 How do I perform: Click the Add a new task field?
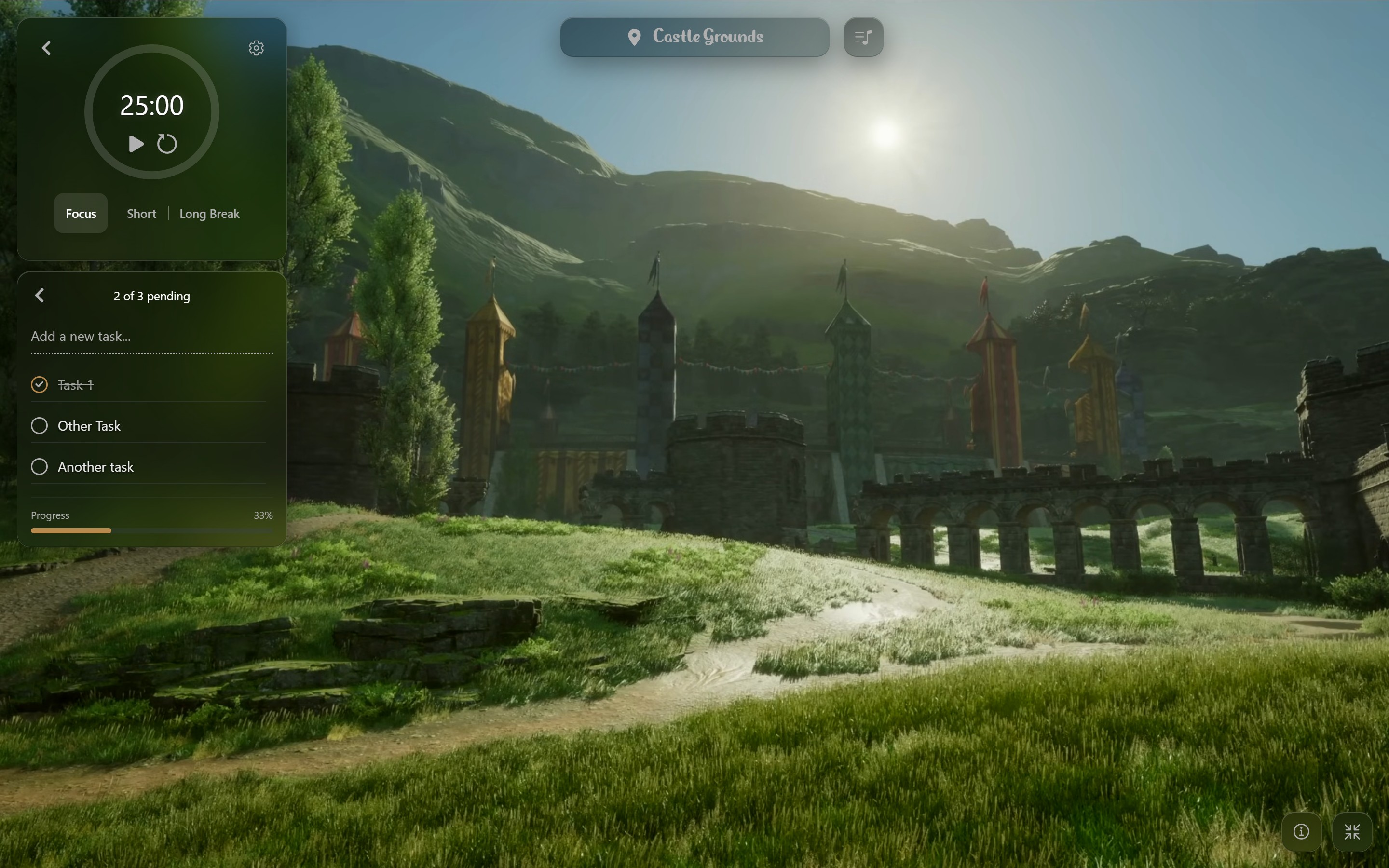[151, 337]
